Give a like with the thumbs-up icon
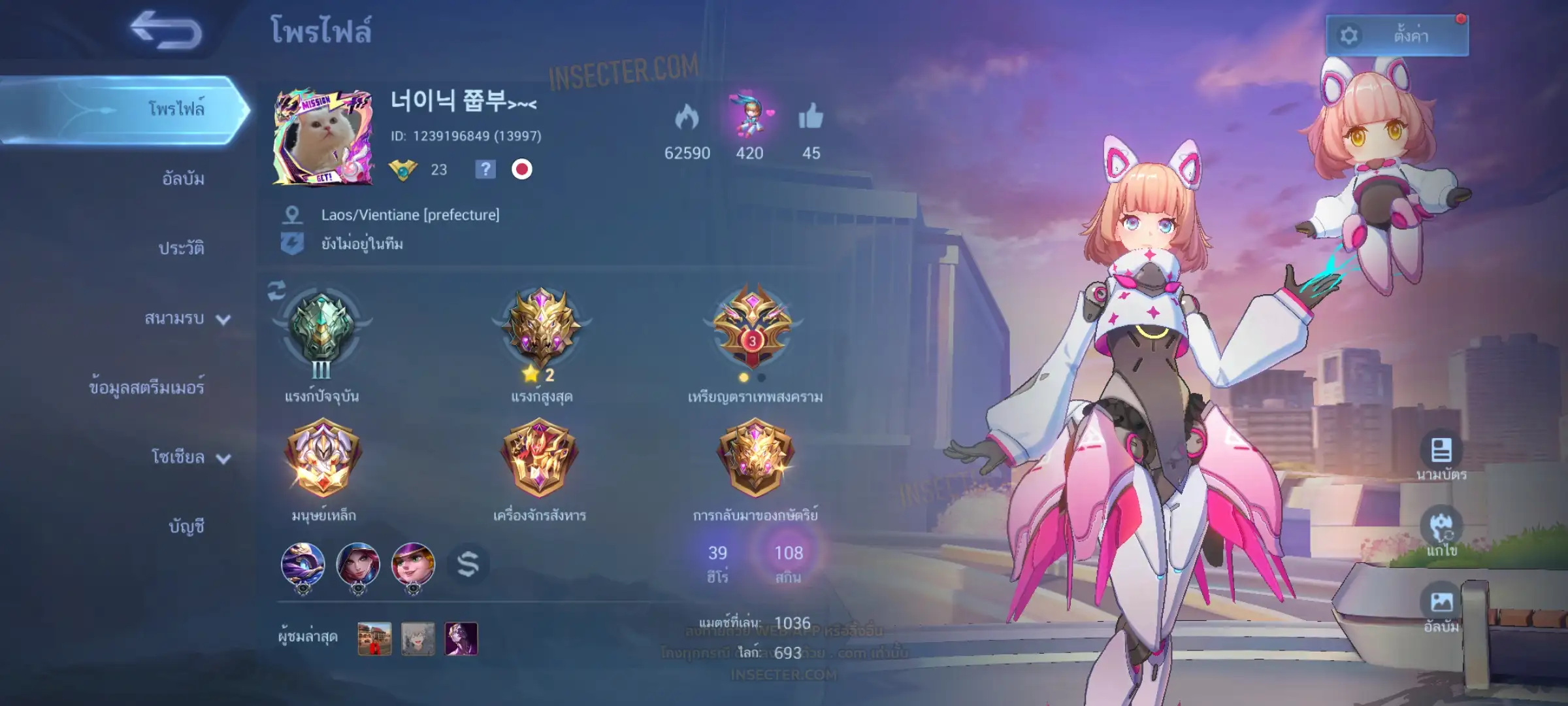 811,118
